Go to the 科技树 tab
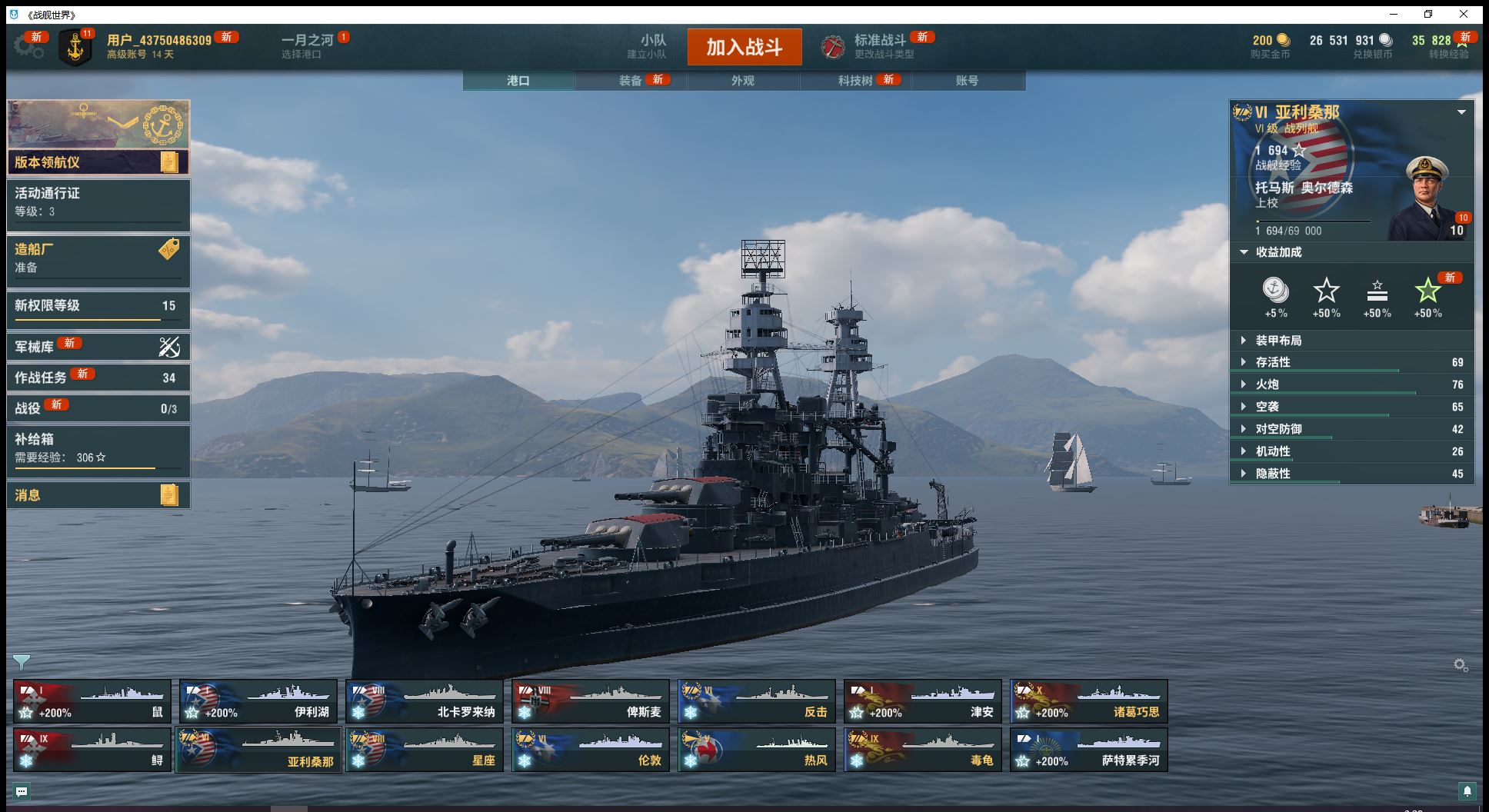 point(855,81)
